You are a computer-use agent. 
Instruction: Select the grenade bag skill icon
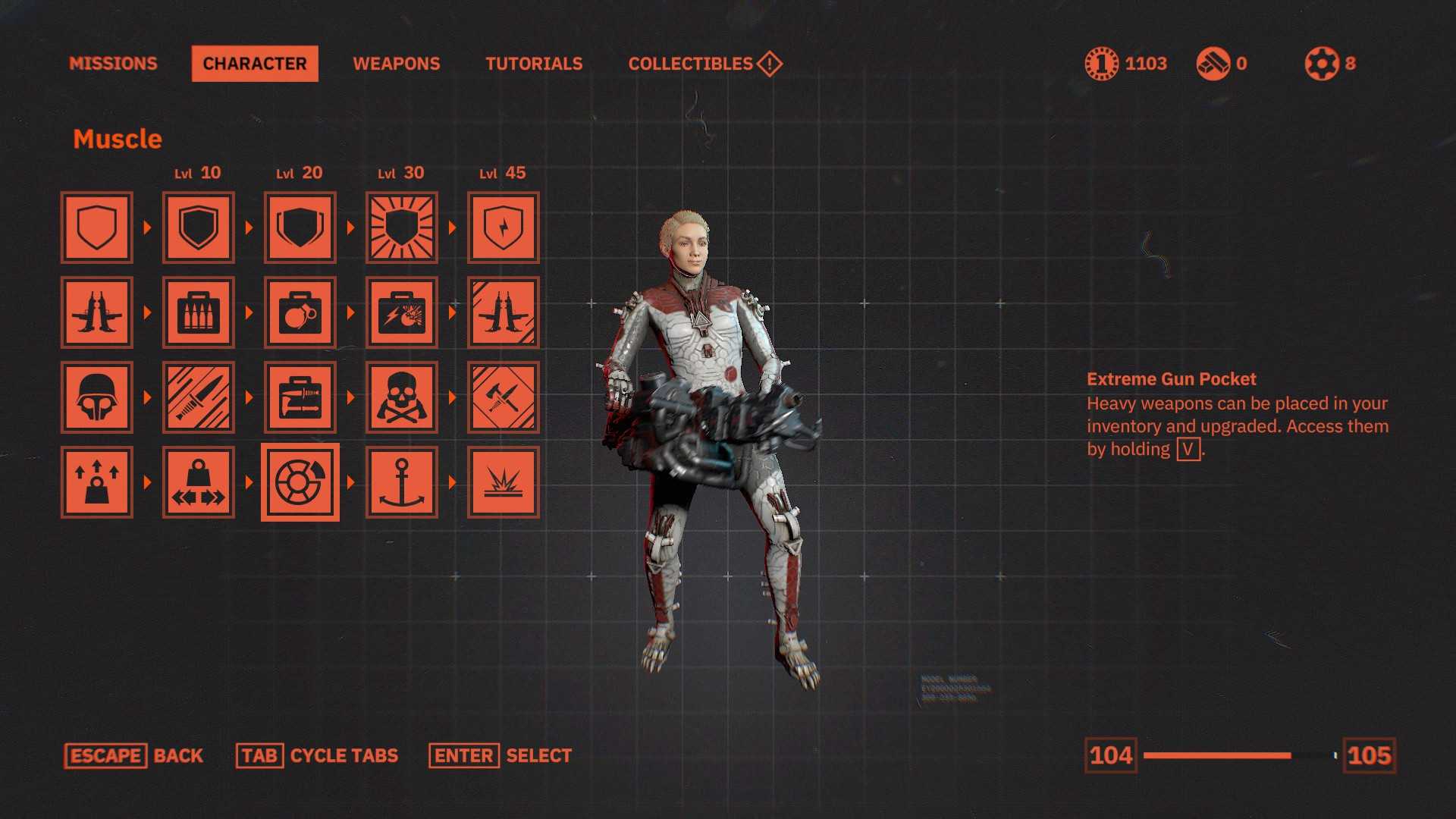300,312
